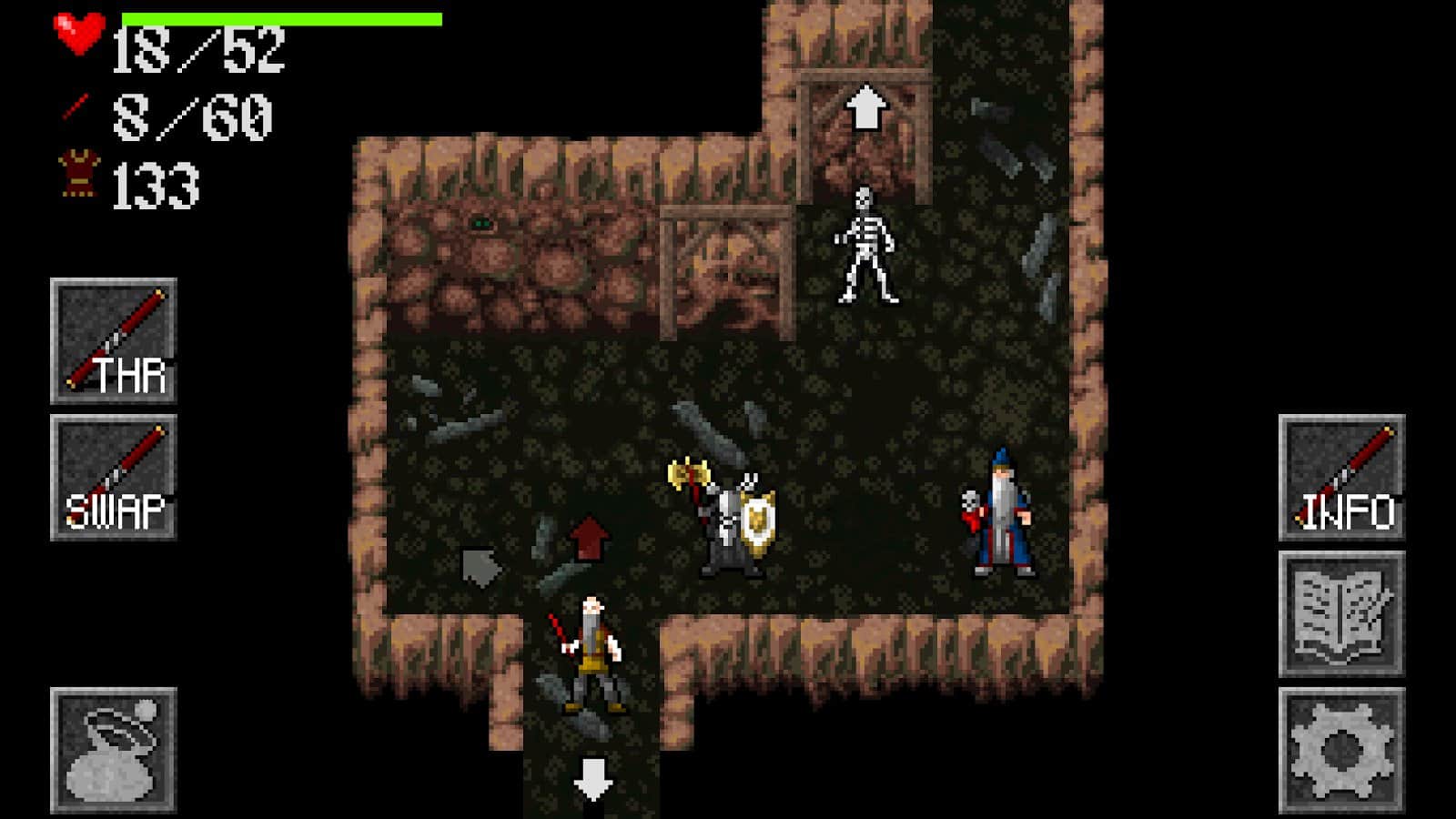Viewport: 1456px width, 819px height.
Task: Open the journal book icon
Action: click(1342, 608)
